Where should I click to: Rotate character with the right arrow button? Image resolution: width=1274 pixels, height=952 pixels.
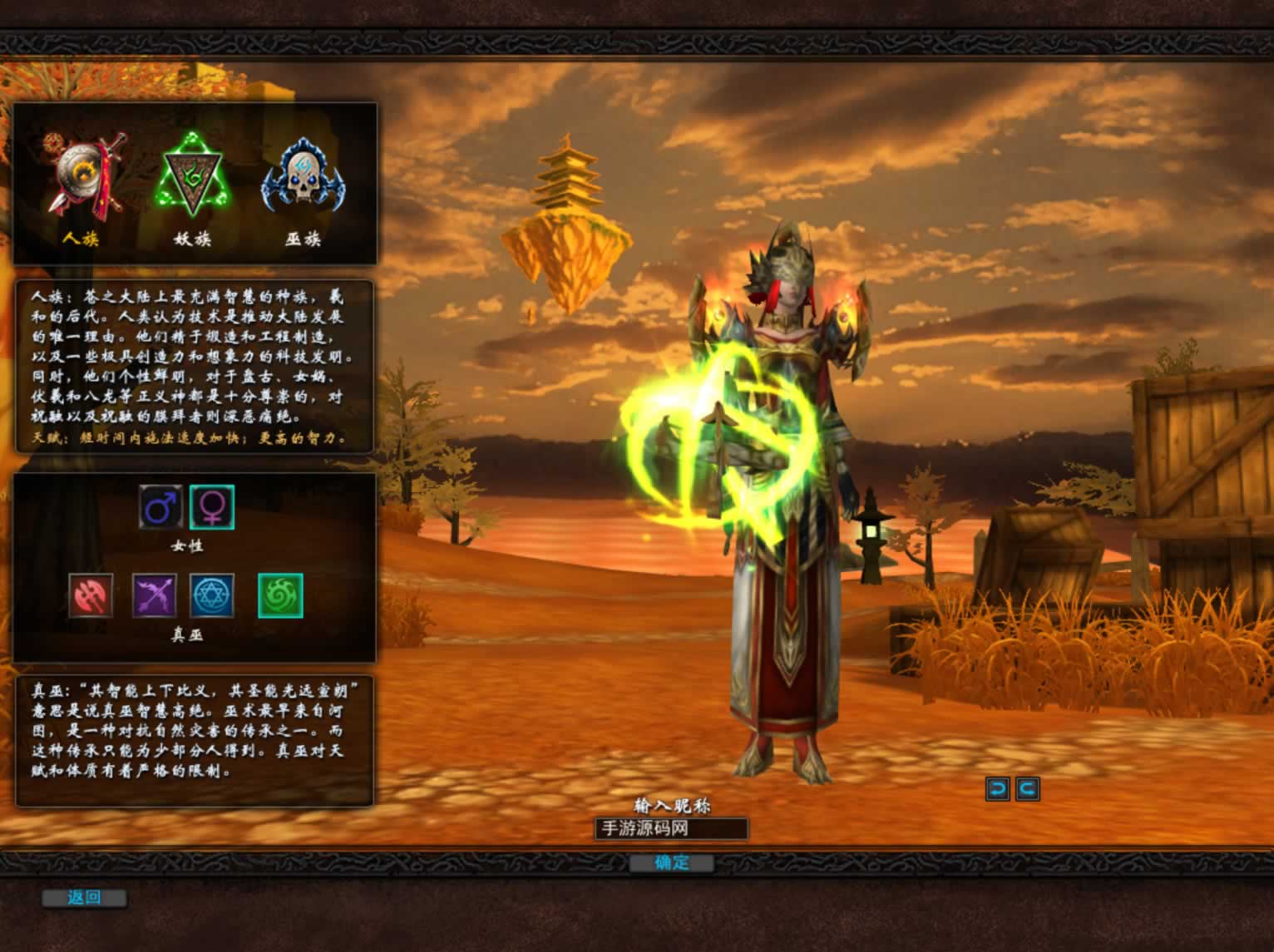(1028, 789)
